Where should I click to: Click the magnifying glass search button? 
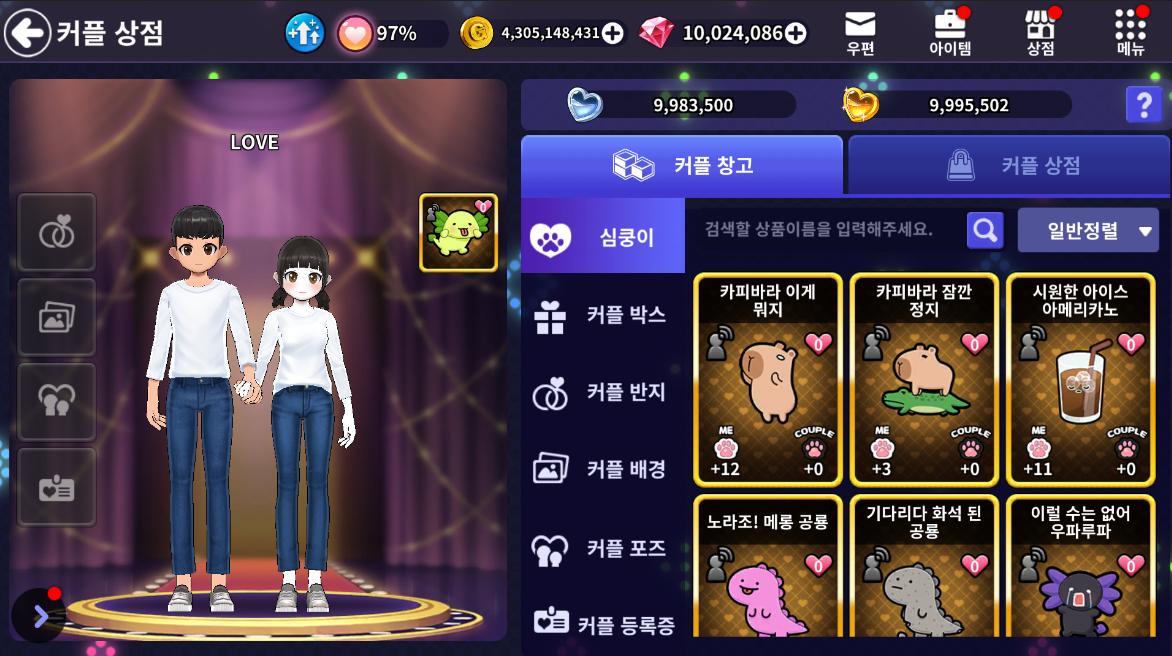pyautogui.click(x=985, y=231)
